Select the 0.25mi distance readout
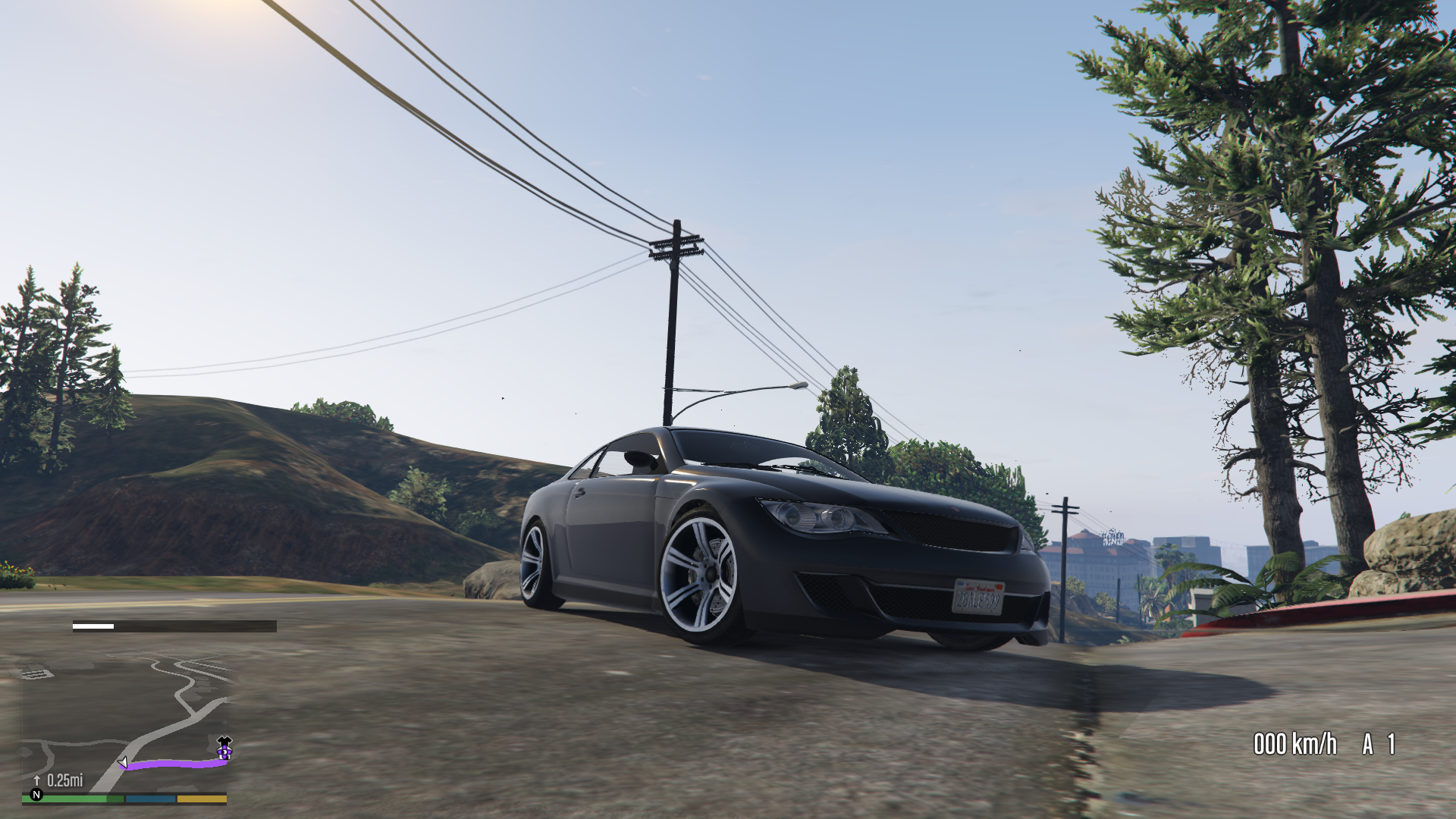The height and width of the screenshot is (819, 1456). click(x=64, y=780)
